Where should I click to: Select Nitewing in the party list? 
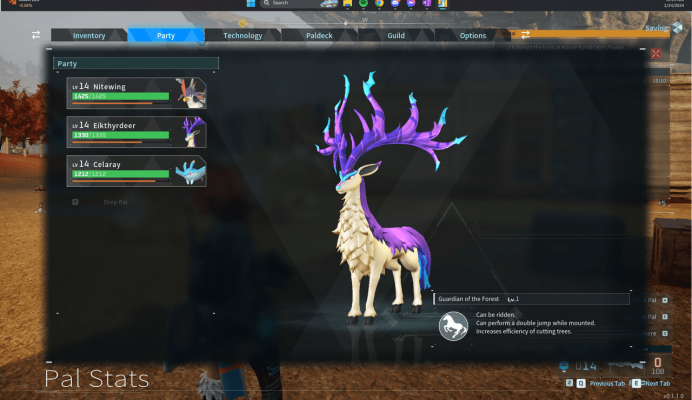[x=136, y=92]
